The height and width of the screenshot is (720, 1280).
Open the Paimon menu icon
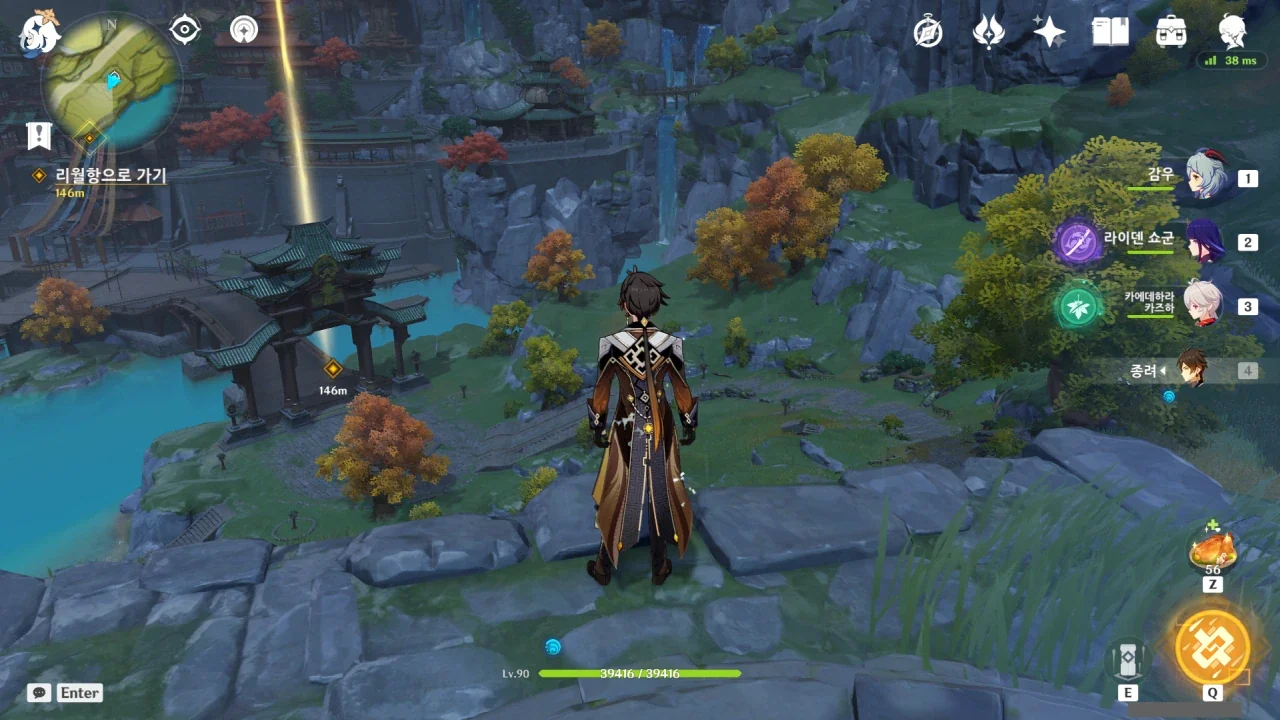pyautogui.click(x=40, y=32)
